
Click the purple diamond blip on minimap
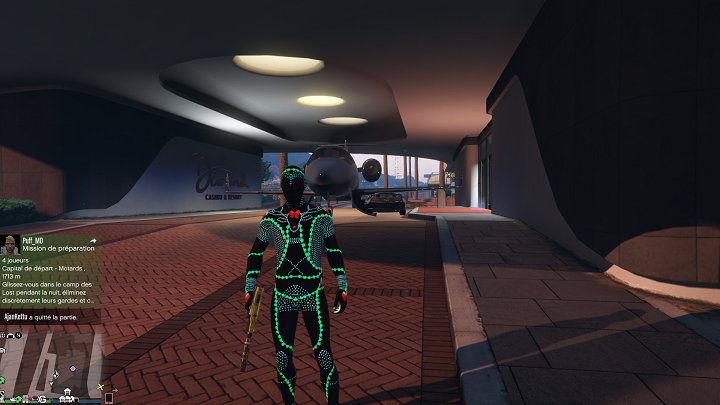(x=72, y=370)
